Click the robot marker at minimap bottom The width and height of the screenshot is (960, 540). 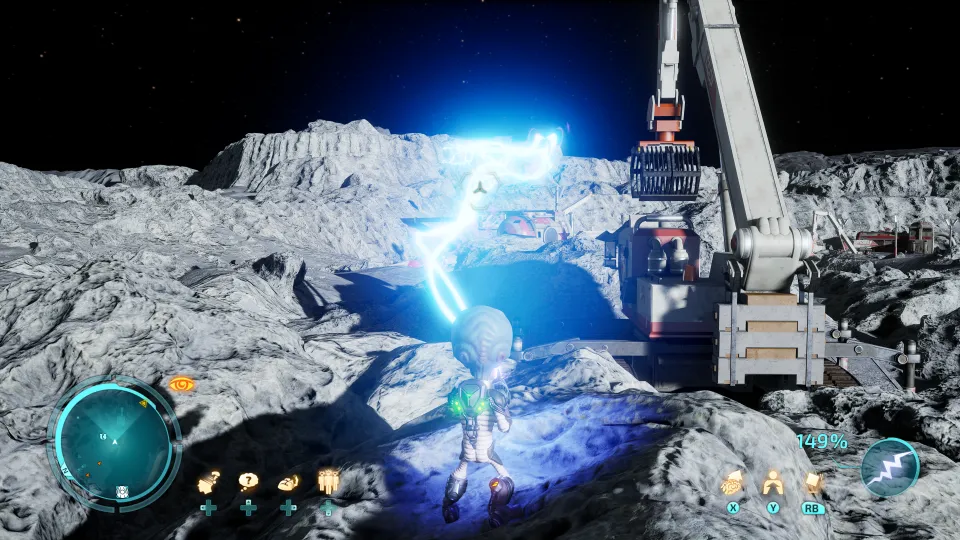click(x=122, y=490)
